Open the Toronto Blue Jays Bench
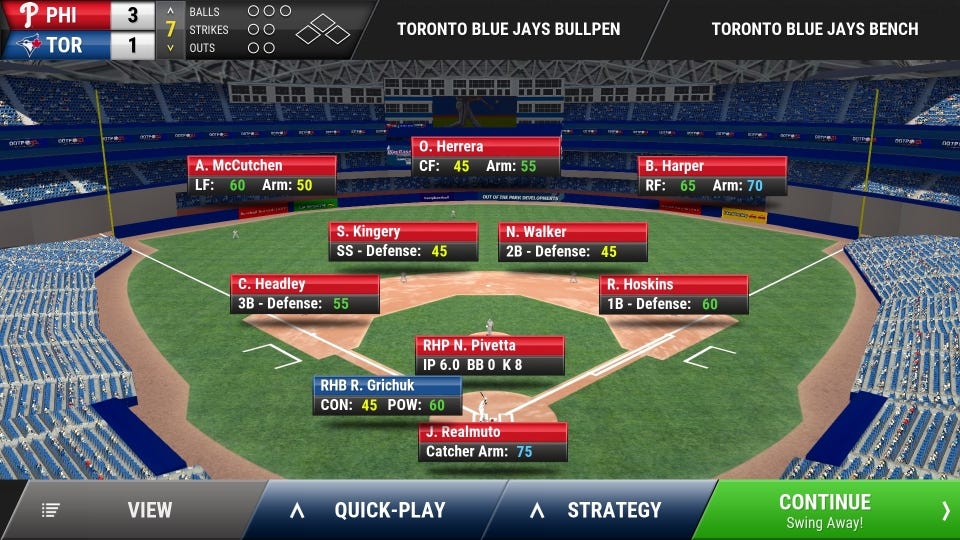The height and width of the screenshot is (540, 960). [x=814, y=29]
